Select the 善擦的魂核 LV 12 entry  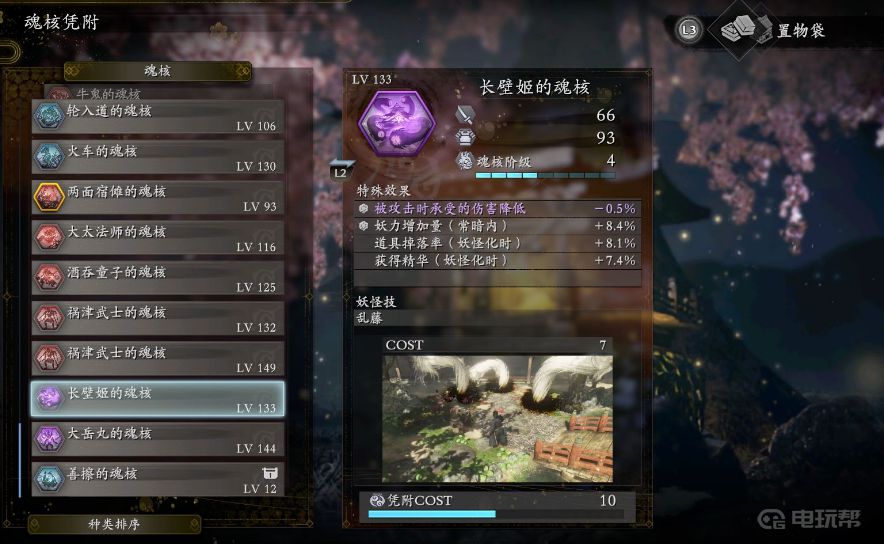(x=157, y=480)
